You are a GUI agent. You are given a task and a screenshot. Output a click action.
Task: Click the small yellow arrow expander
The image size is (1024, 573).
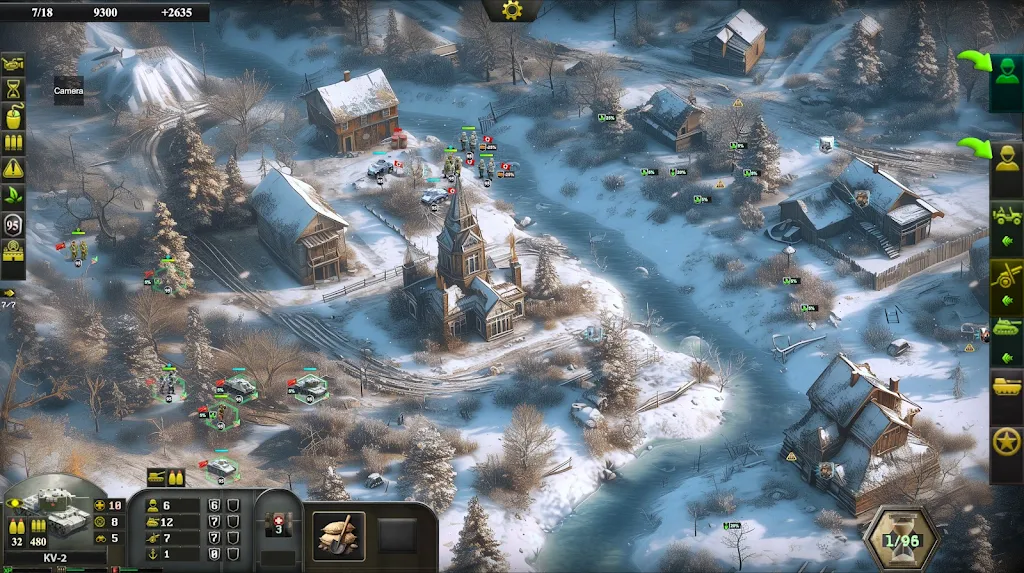coord(9,292)
